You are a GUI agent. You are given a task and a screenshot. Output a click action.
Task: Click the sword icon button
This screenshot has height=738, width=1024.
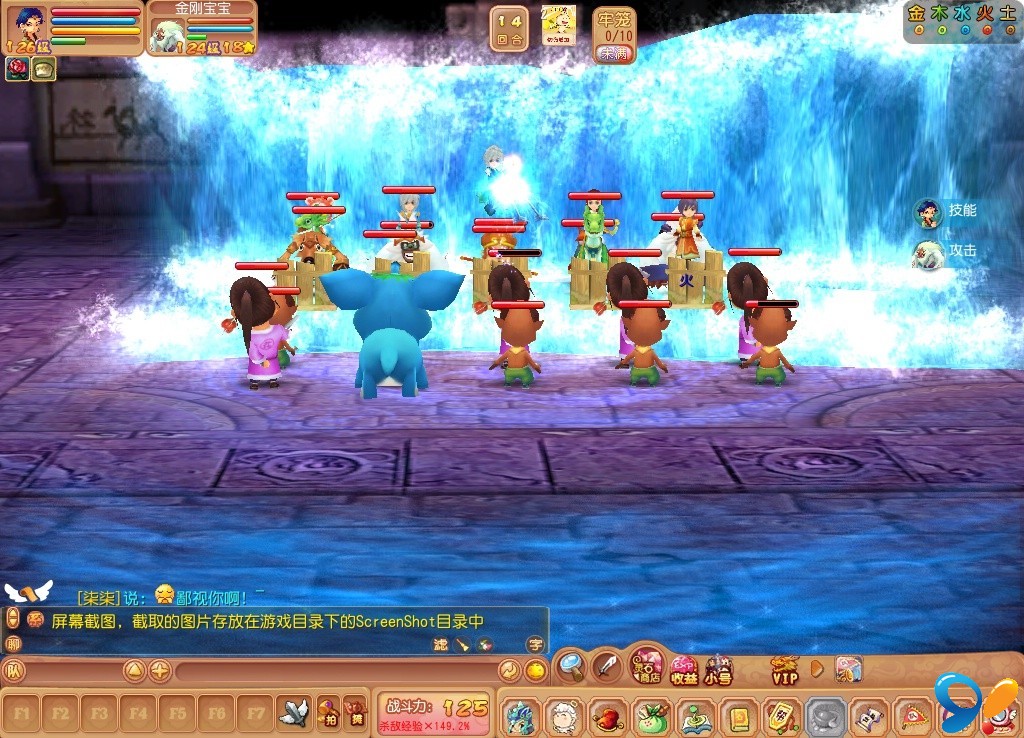point(607,665)
